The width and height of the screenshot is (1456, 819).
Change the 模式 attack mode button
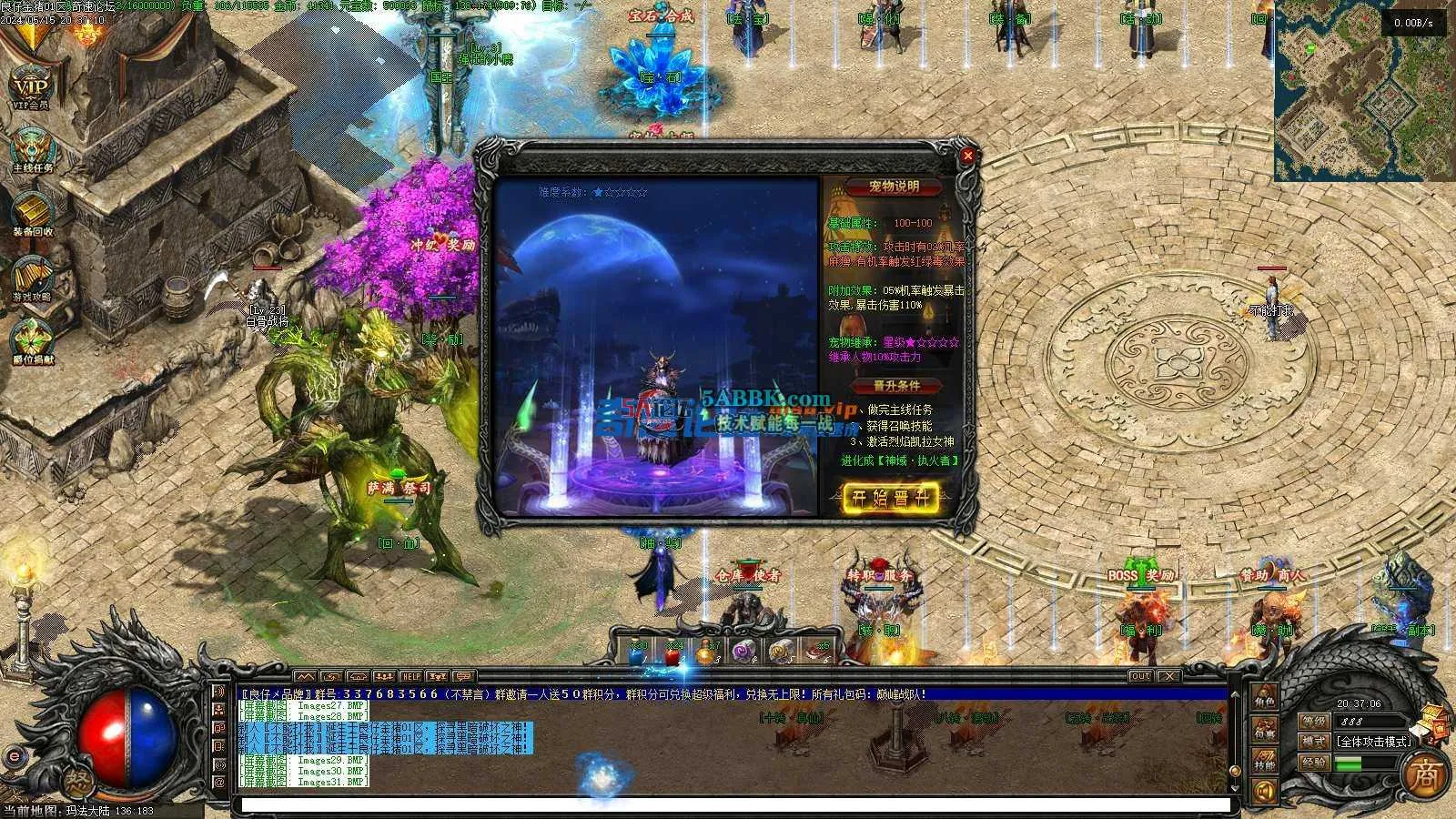(x=1313, y=741)
